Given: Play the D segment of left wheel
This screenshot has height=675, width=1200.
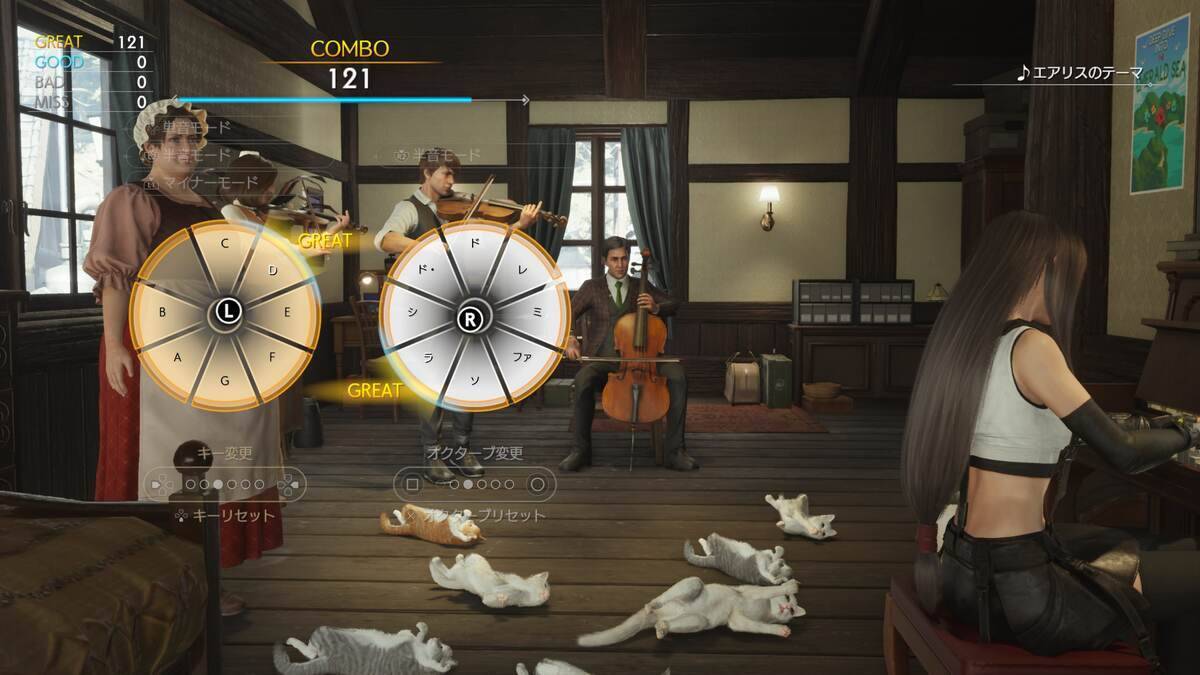Looking at the screenshot, I should (x=272, y=270).
